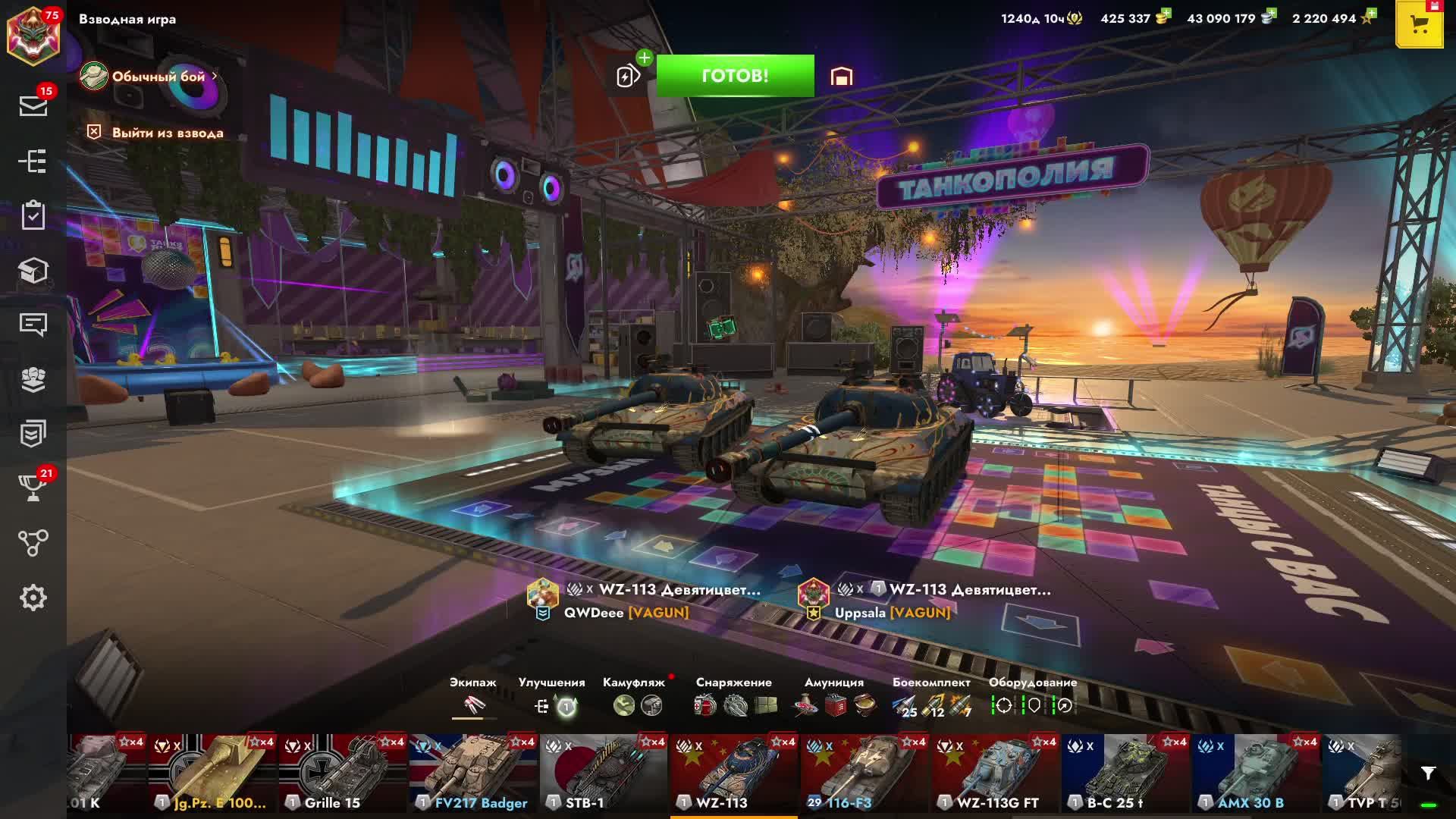Image resolution: width=1456 pixels, height=819 pixels.
Task: Open the yellow shopping cart store
Action: pos(1419,24)
